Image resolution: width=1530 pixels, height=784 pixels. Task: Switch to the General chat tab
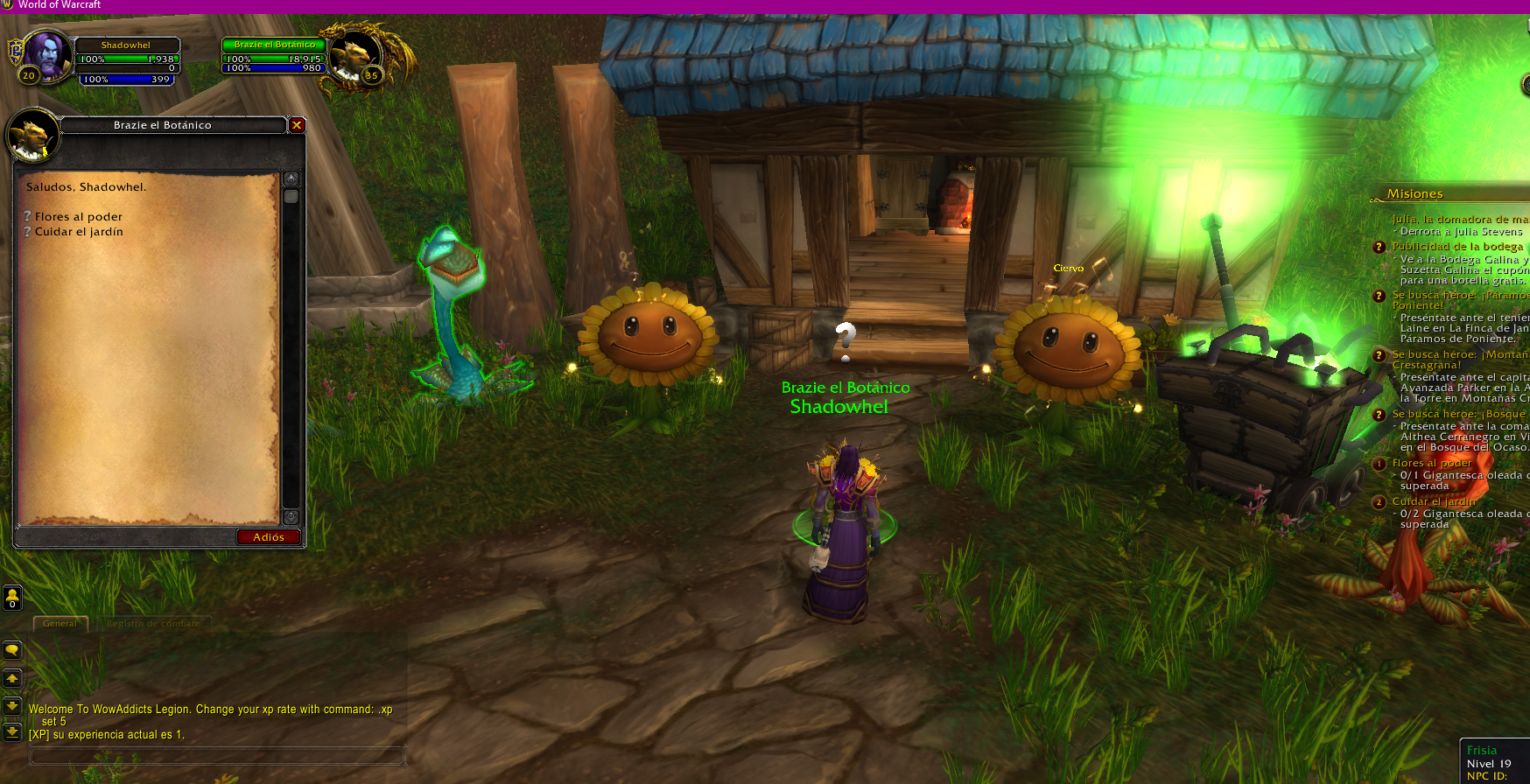tap(60, 624)
